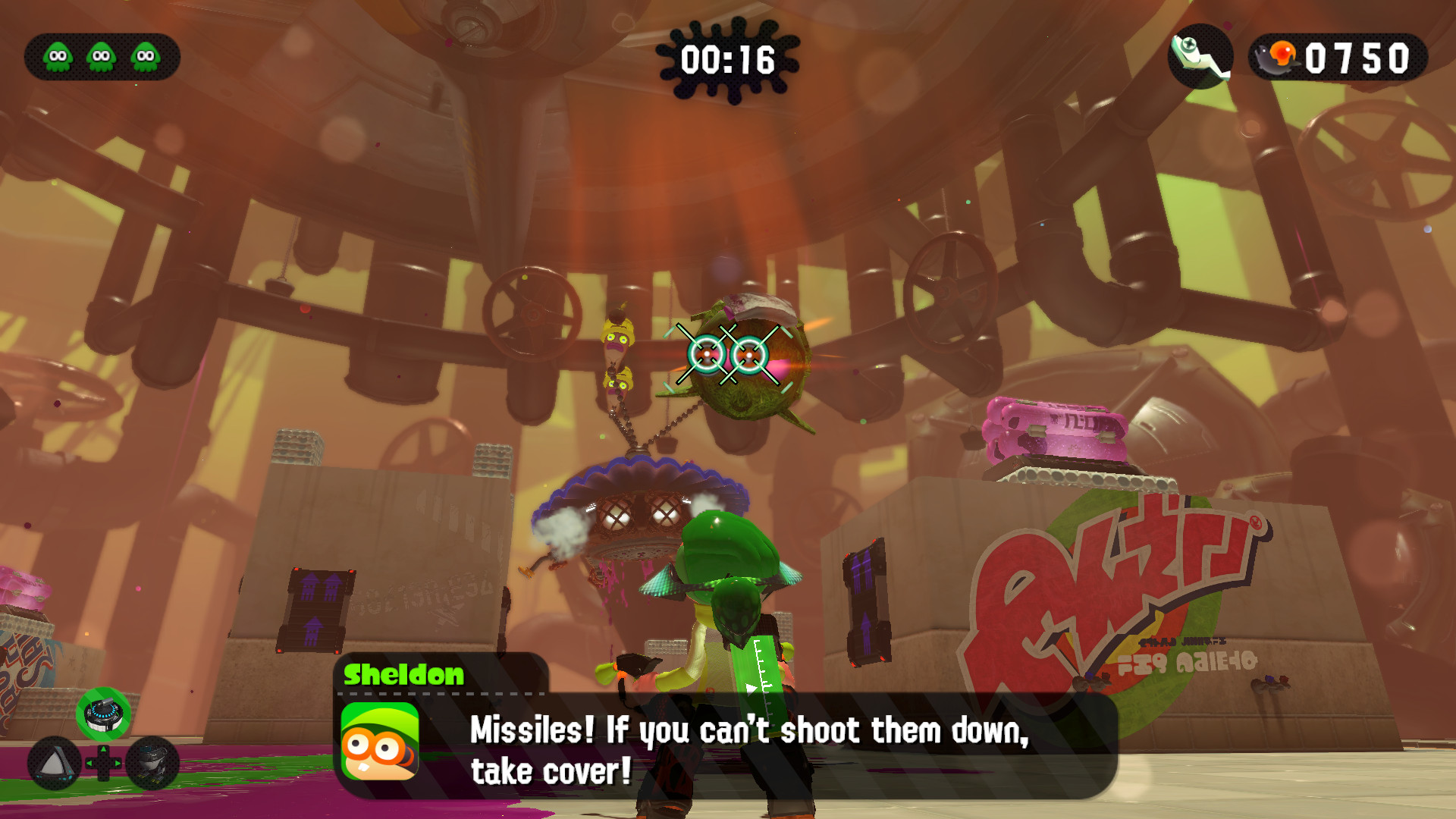Click the 0750 points counter
Viewport: 1456px width, 819px height.
click(x=1357, y=55)
